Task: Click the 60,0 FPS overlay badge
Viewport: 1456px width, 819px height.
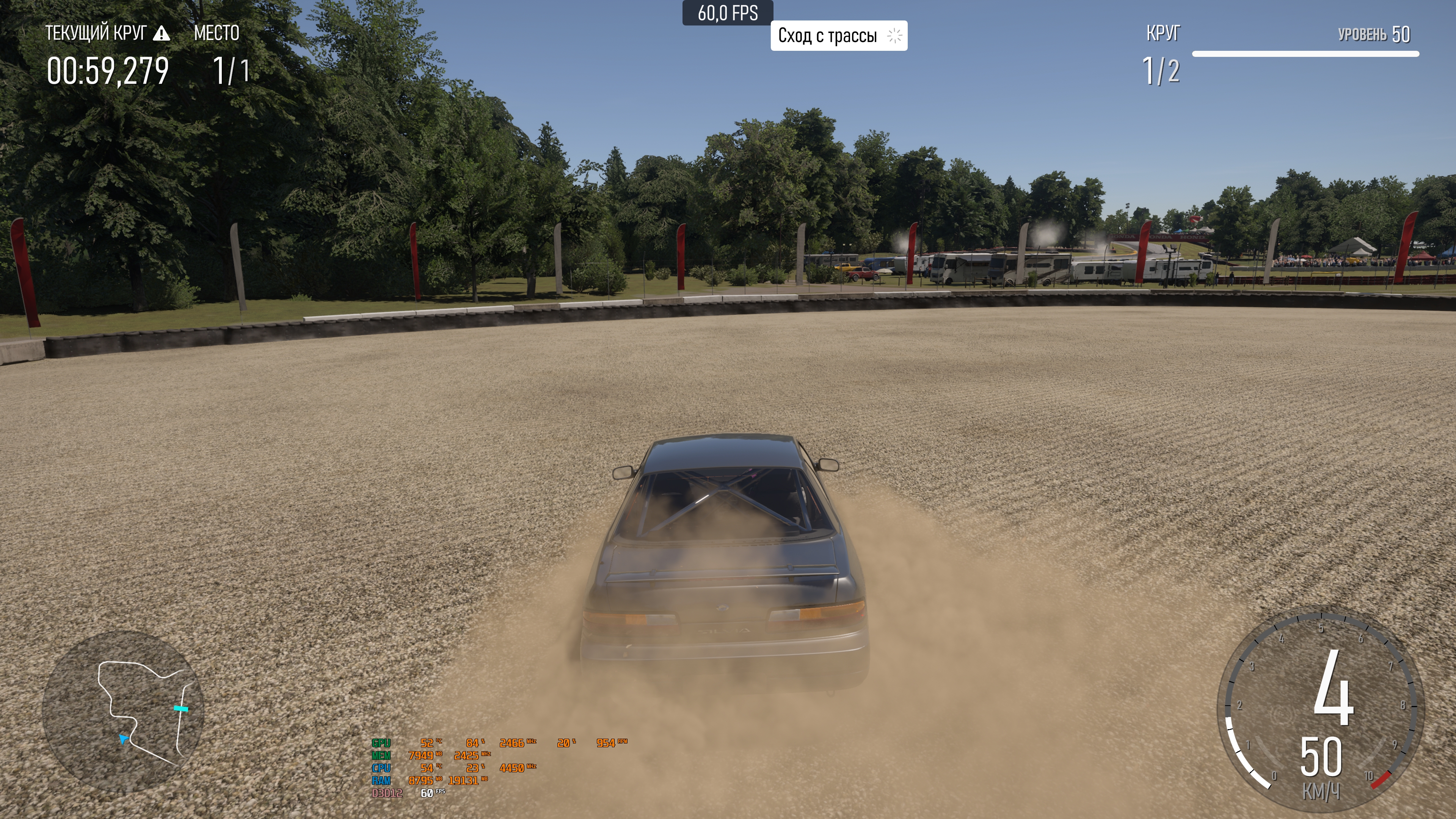Action: pos(728,13)
